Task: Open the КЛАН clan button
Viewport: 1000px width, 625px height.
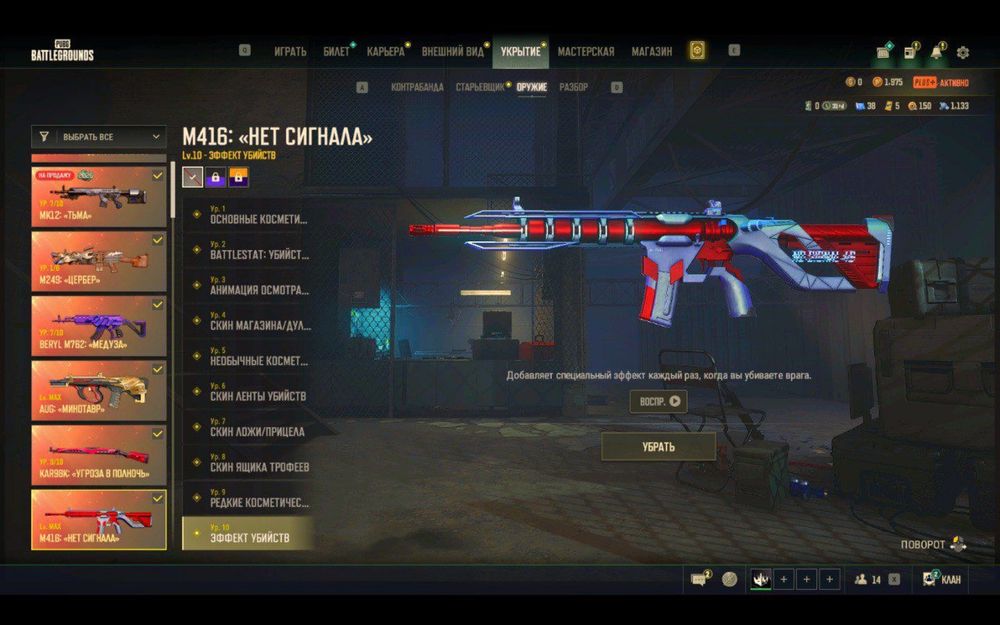Action: point(941,579)
